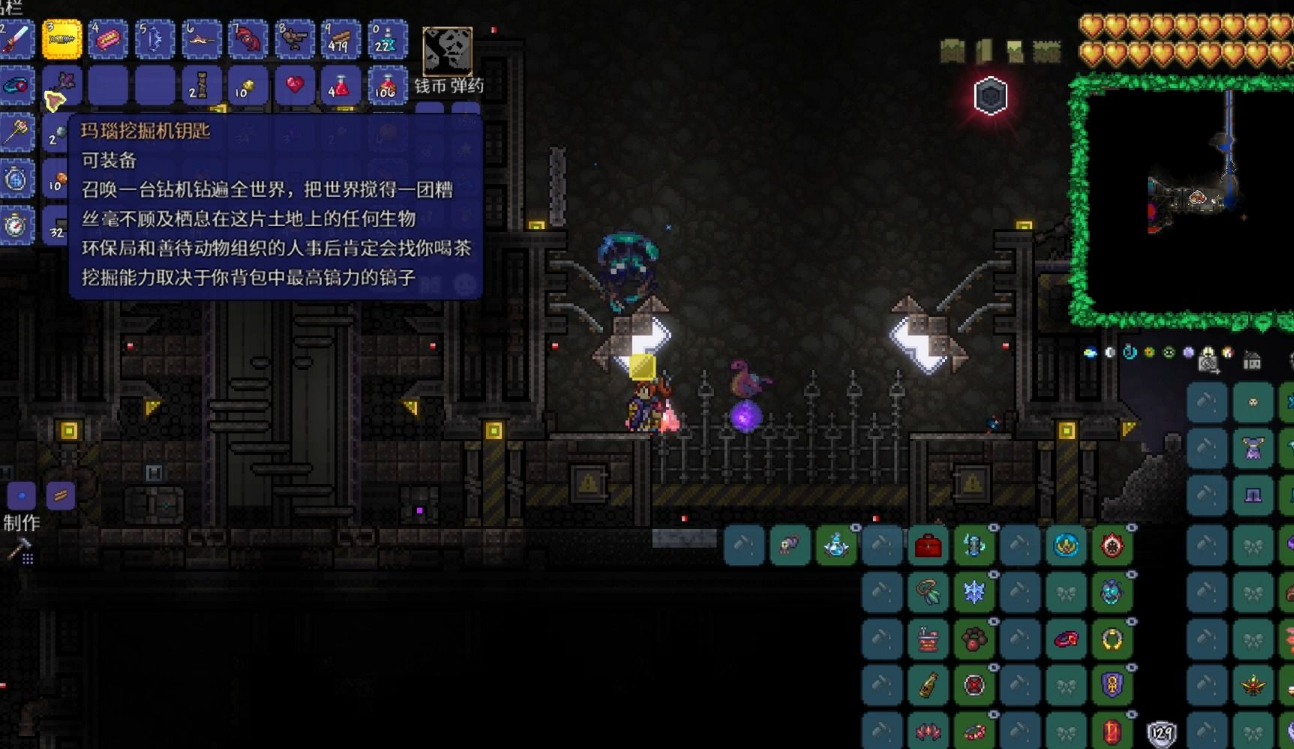Click the trash slot icon

[x=447, y=51]
